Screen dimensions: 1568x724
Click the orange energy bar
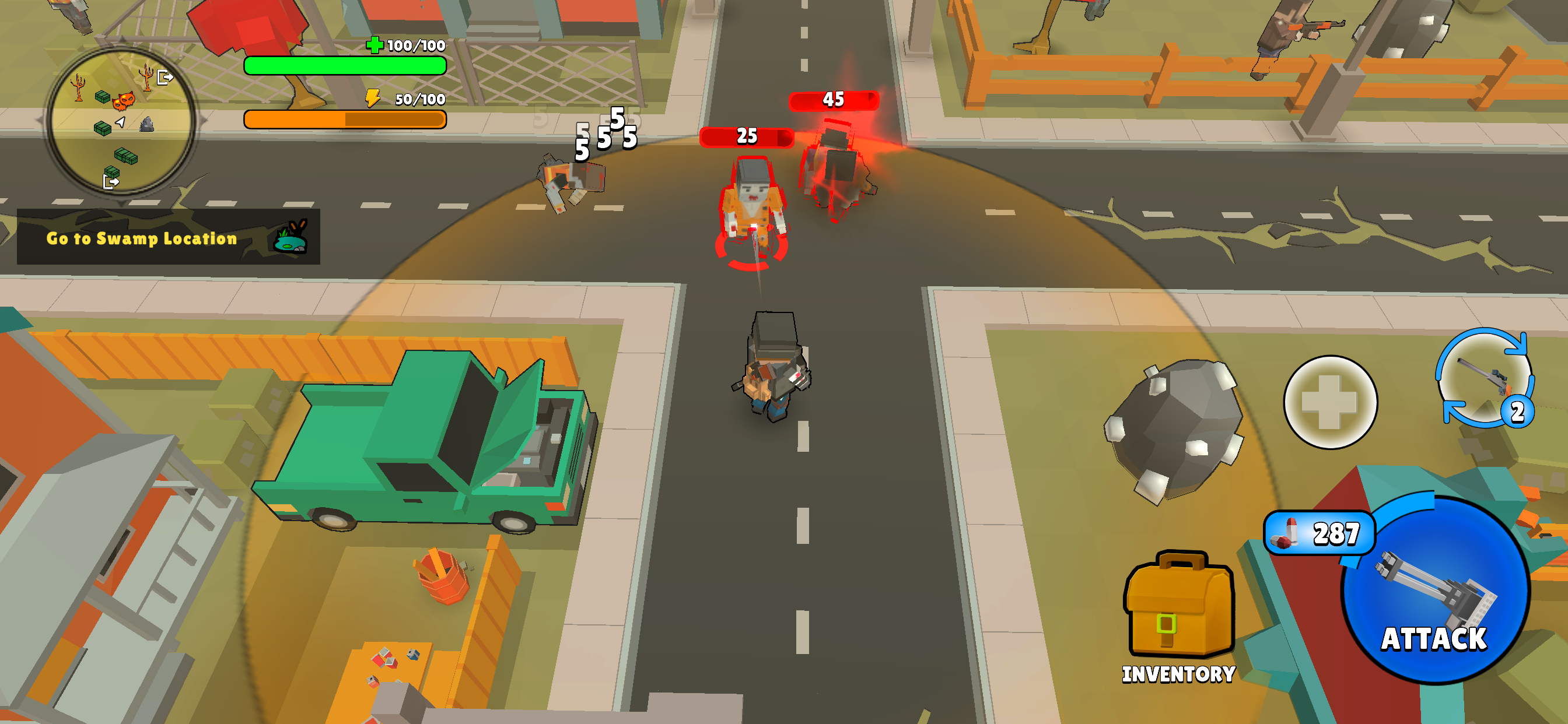pyautogui.click(x=344, y=120)
